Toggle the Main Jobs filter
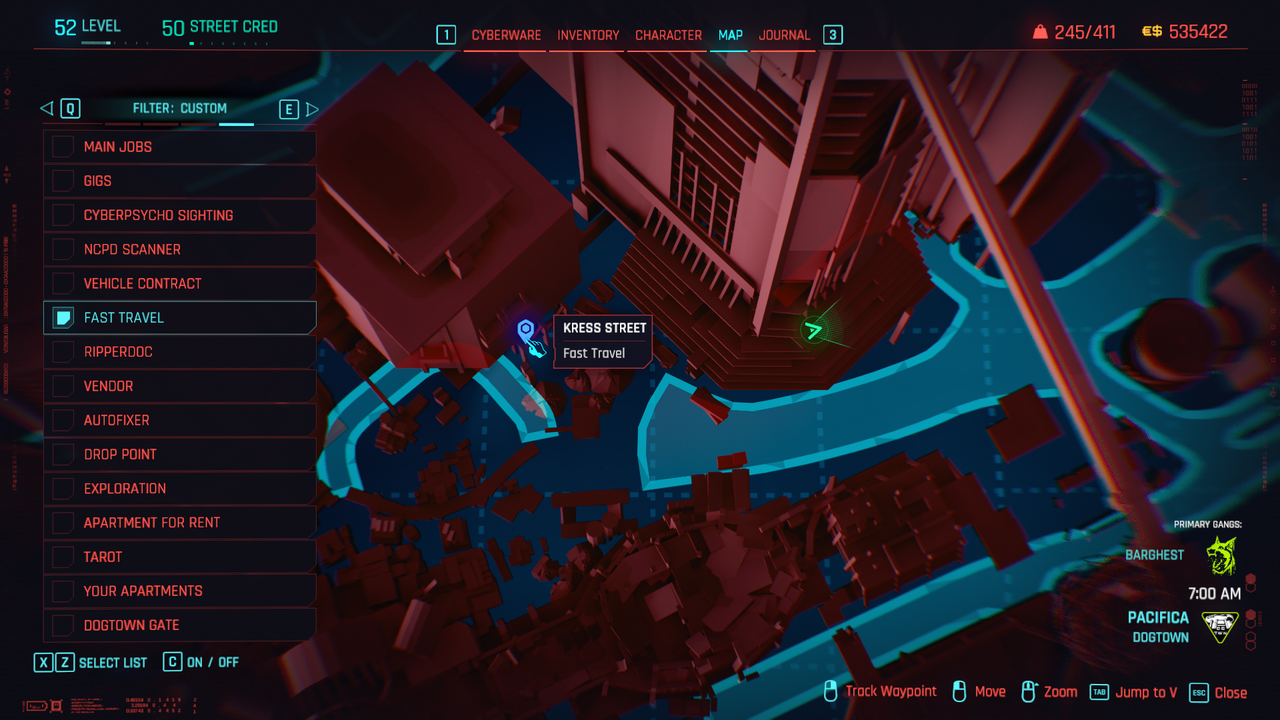Image resolution: width=1280 pixels, height=720 pixels. (63, 147)
